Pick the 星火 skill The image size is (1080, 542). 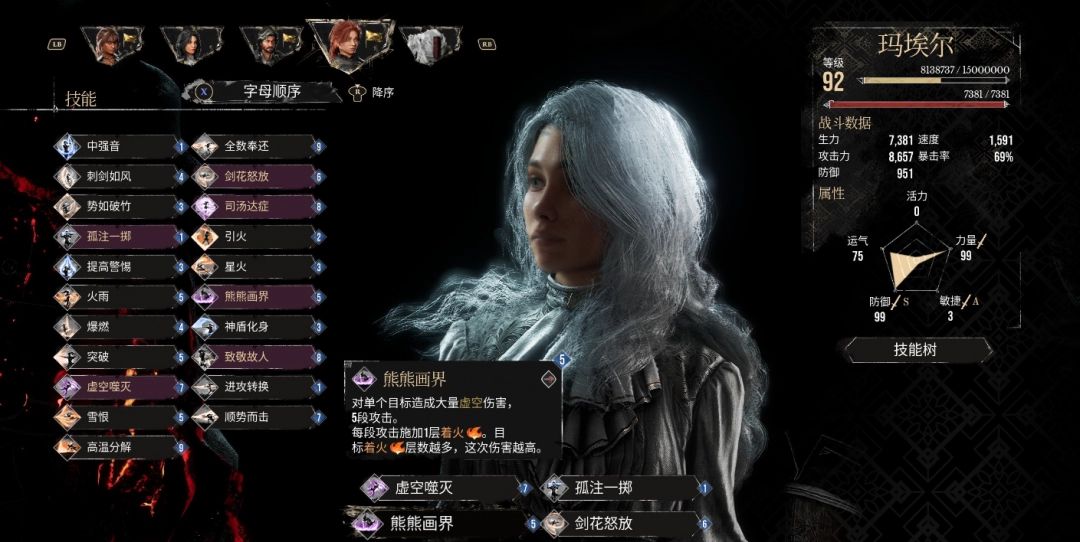click(256, 266)
